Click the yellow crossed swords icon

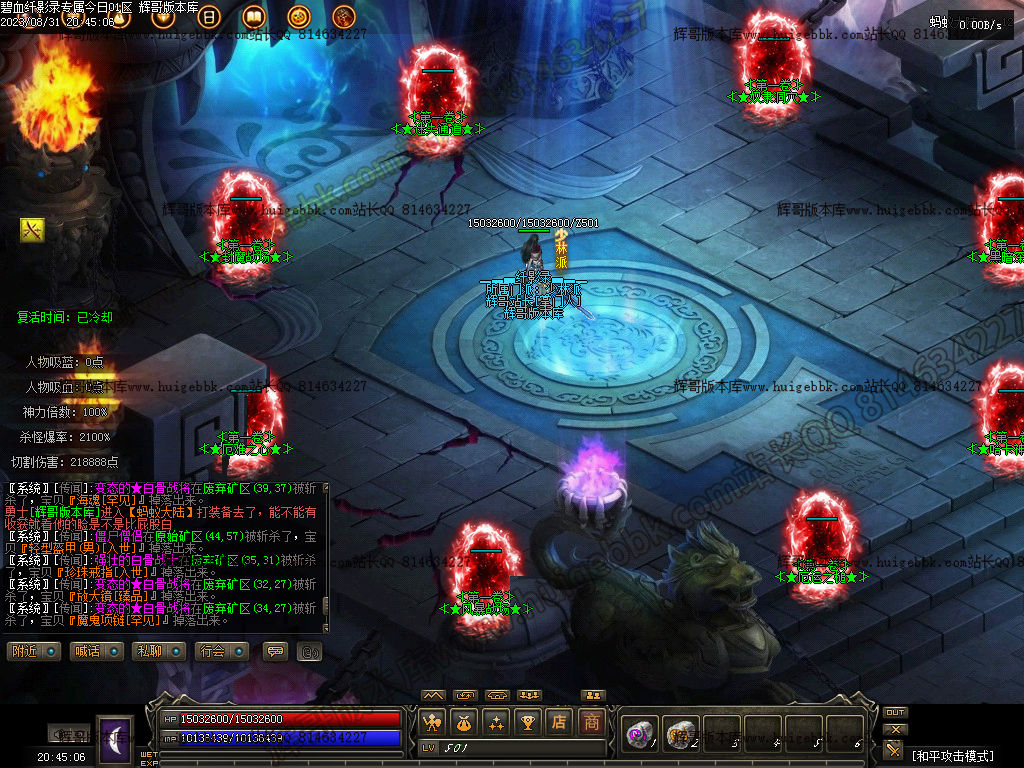[x=32, y=230]
